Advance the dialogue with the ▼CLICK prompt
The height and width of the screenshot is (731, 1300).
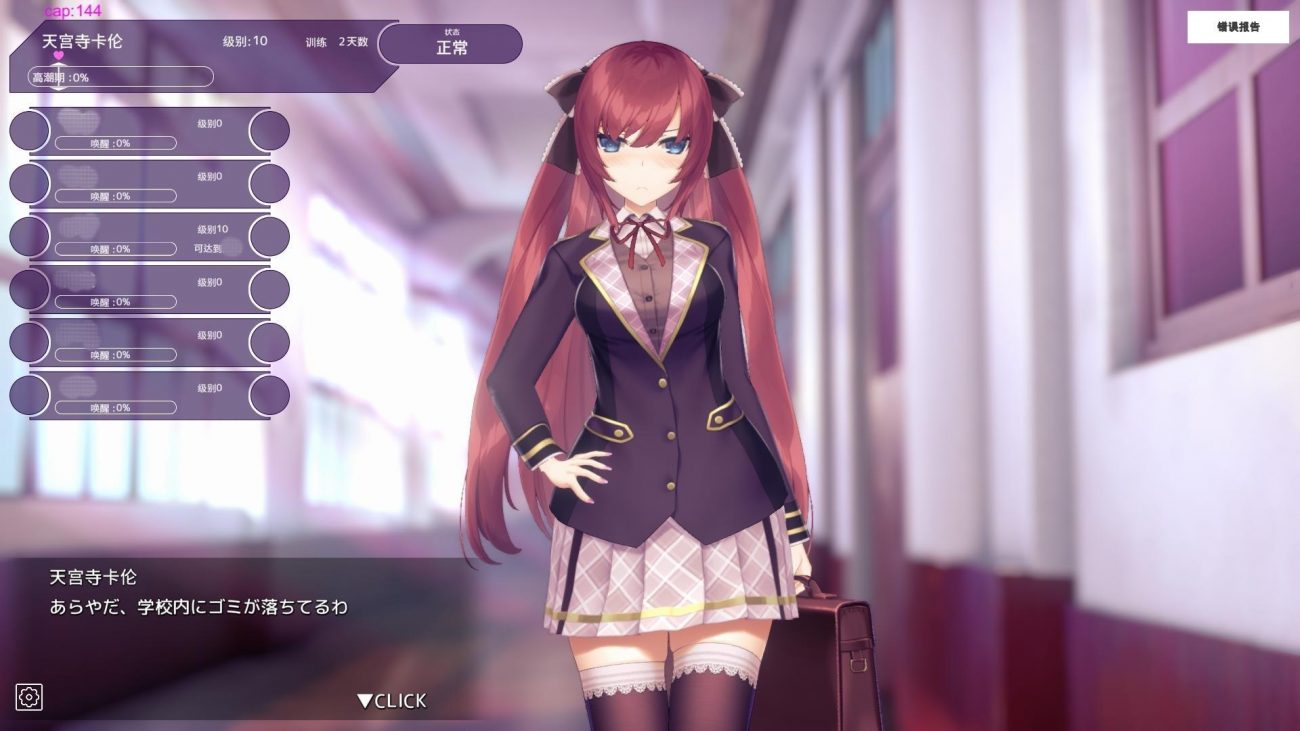(392, 701)
